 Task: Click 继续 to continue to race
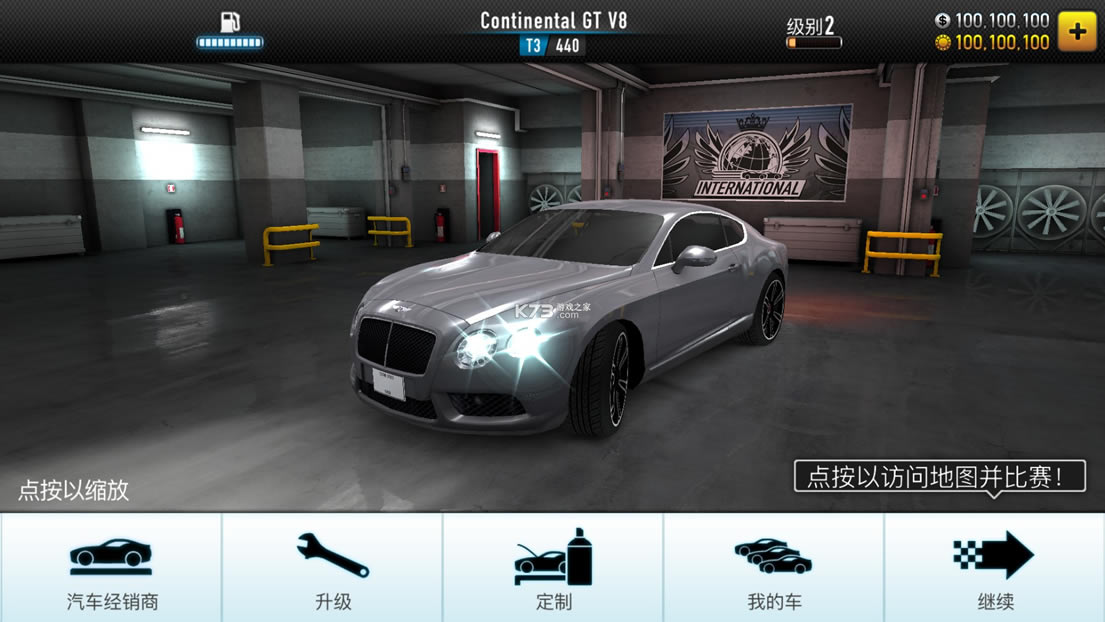tap(994, 568)
